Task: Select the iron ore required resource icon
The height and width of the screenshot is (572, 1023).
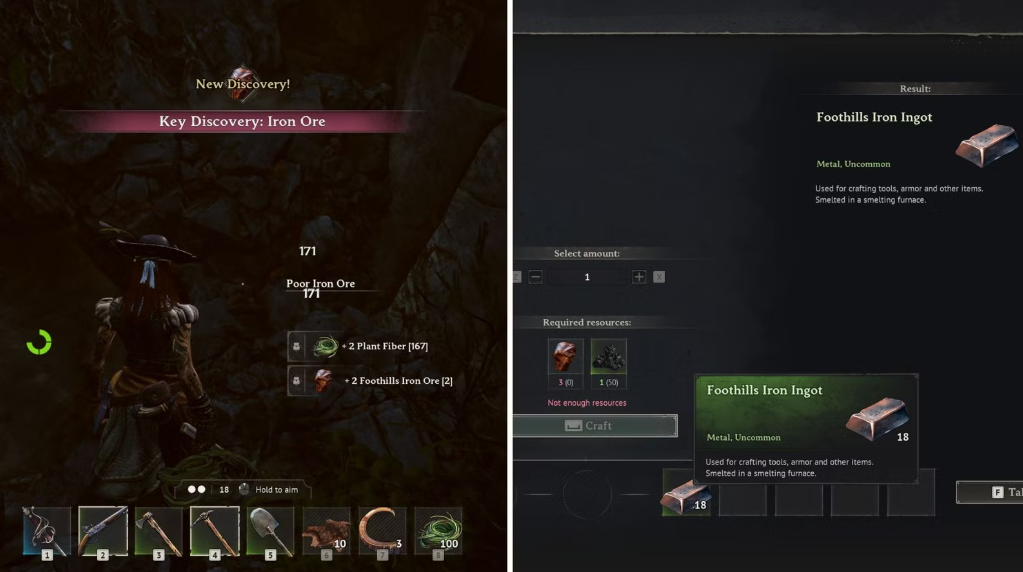Action: click(565, 357)
